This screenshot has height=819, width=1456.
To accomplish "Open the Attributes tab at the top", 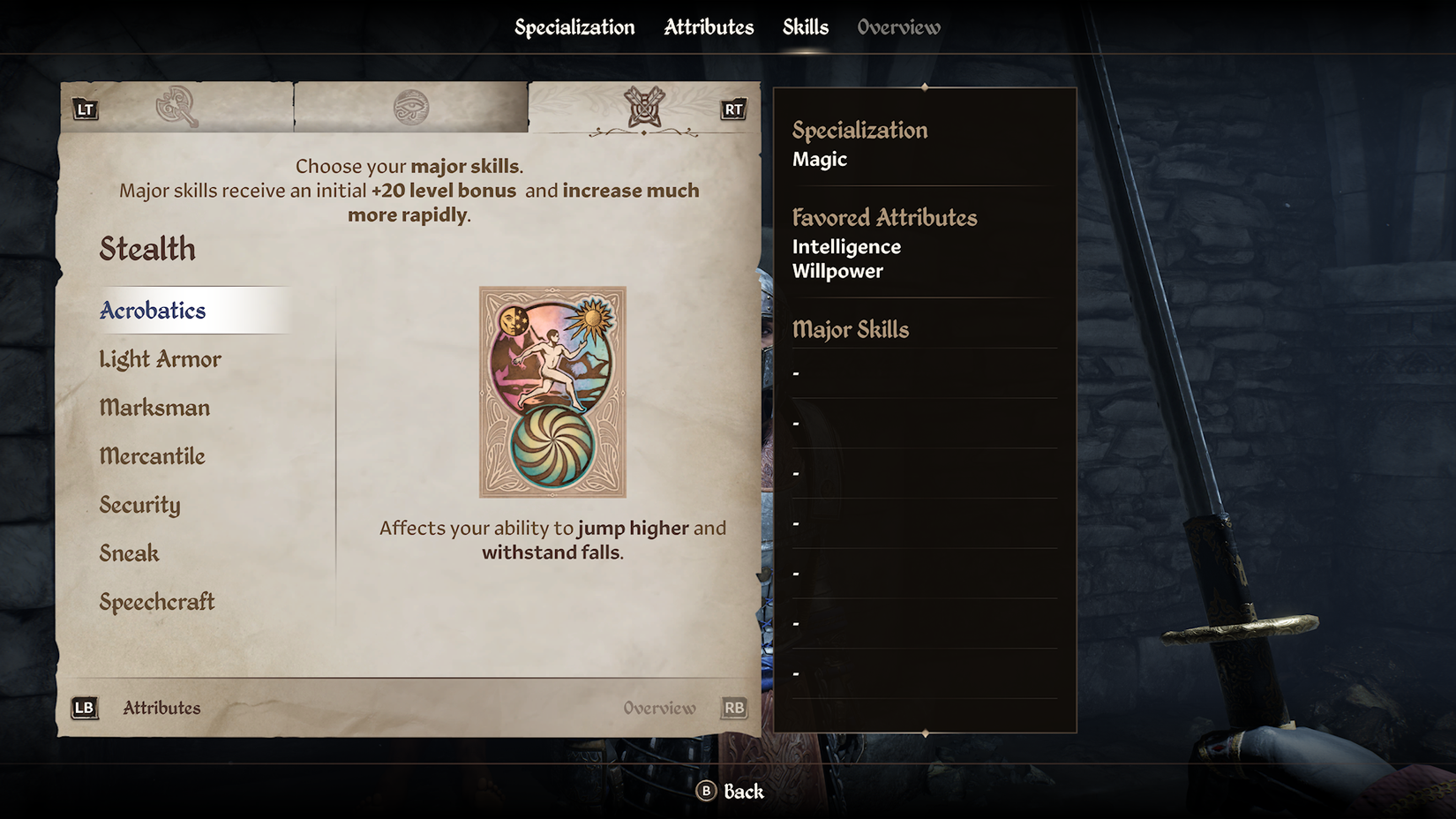I will [x=709, y=27].
